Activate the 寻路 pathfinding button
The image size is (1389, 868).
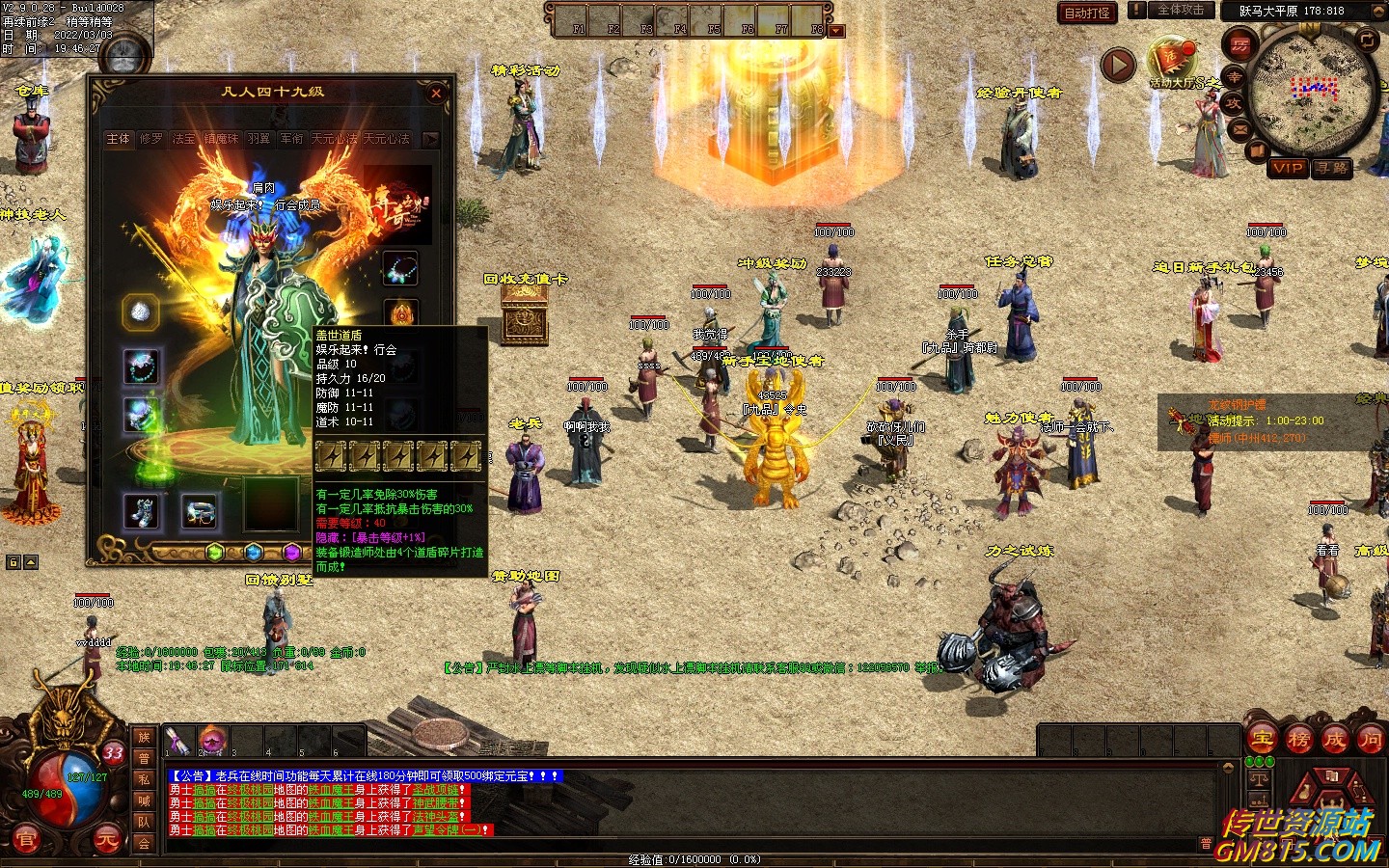1332,168
